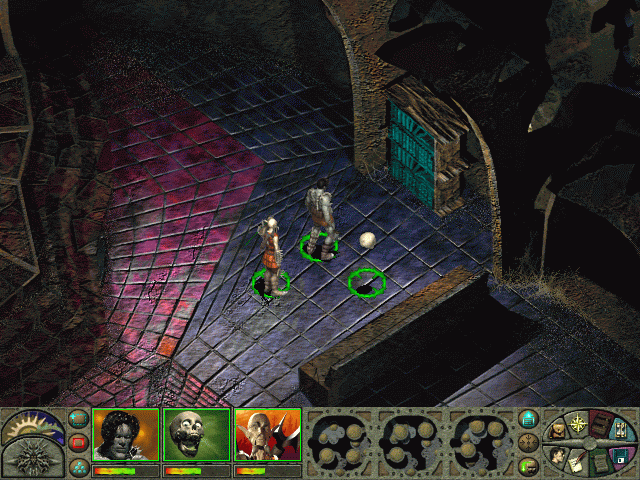Click the four-arrow center button
The height and width of the screenshot is (480, 640).
[530, 441]
